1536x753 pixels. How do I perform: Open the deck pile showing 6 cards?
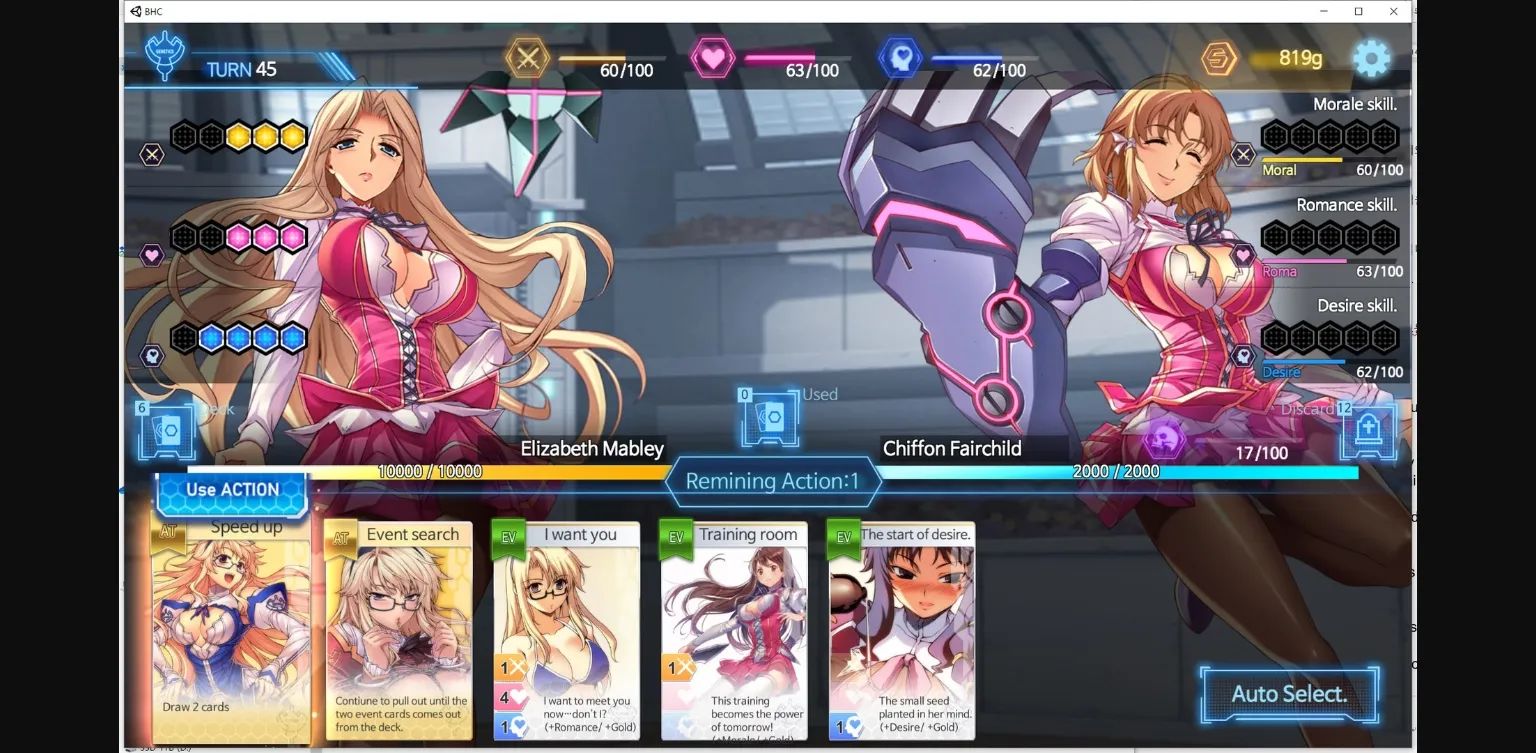(x=166, y=430)
